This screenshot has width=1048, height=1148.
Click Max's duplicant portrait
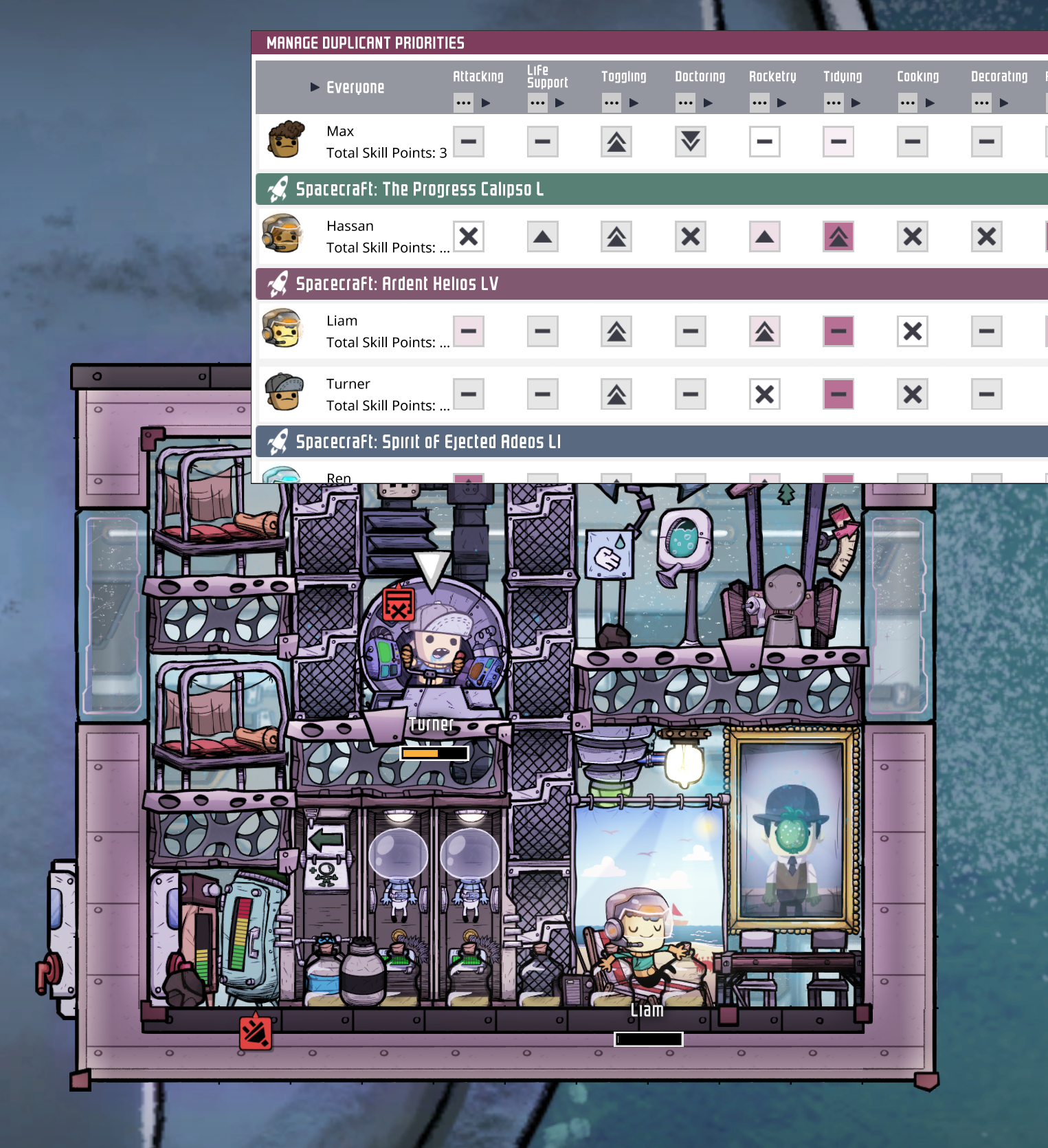(x=287, y=139)
